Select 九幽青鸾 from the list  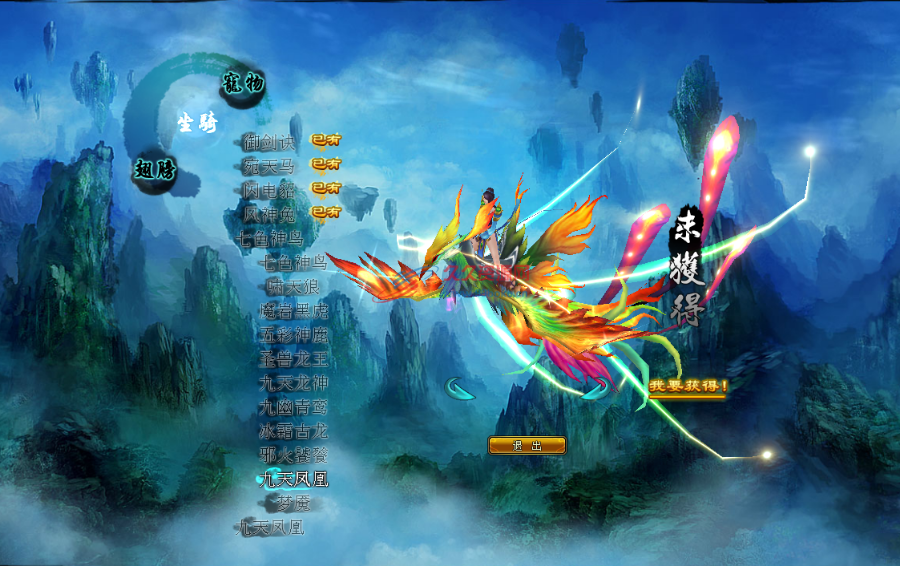coord(293,407)
